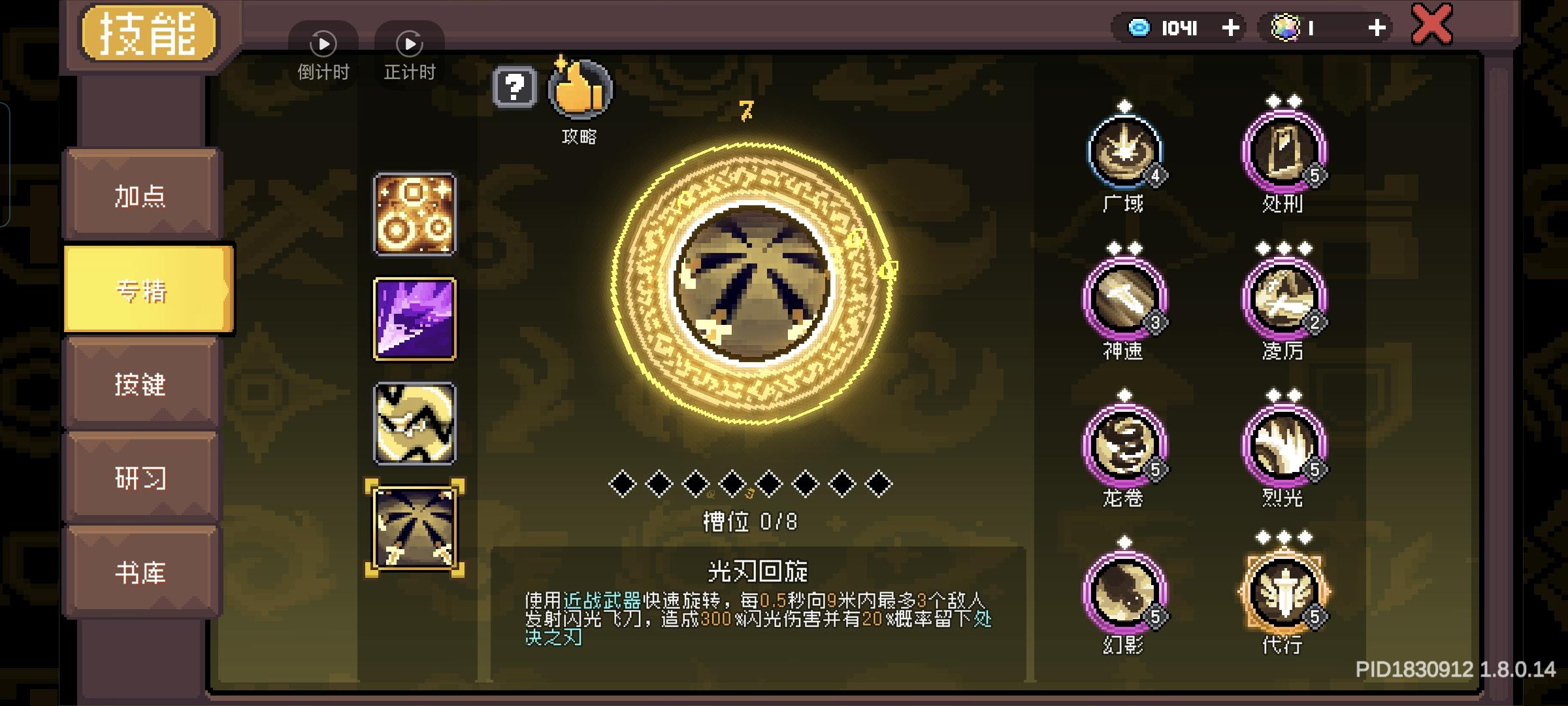Switch to the 按键 tab
The height and width of the screenshot is (706, 1568).
142,386
